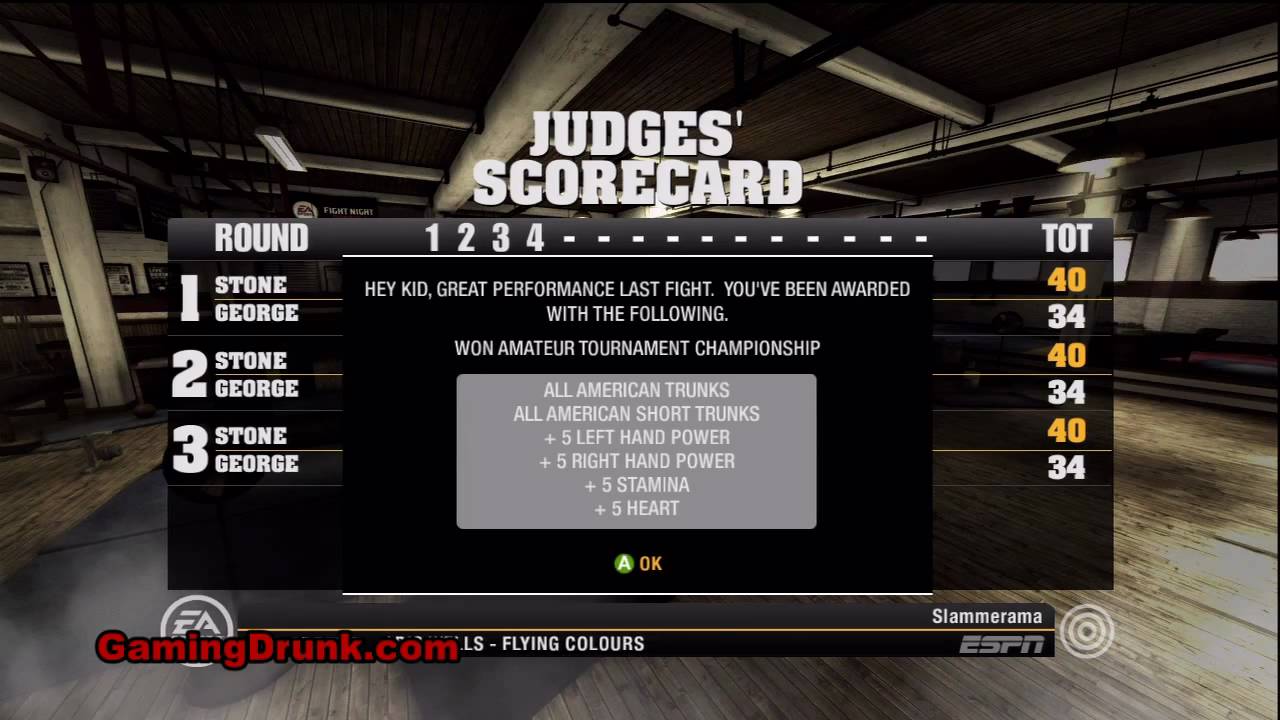Viewport: 1280px width, 720px height.
Task: Select the ALL AMERICAN SHORT TRUNKS reward
Action: [637, 413]
